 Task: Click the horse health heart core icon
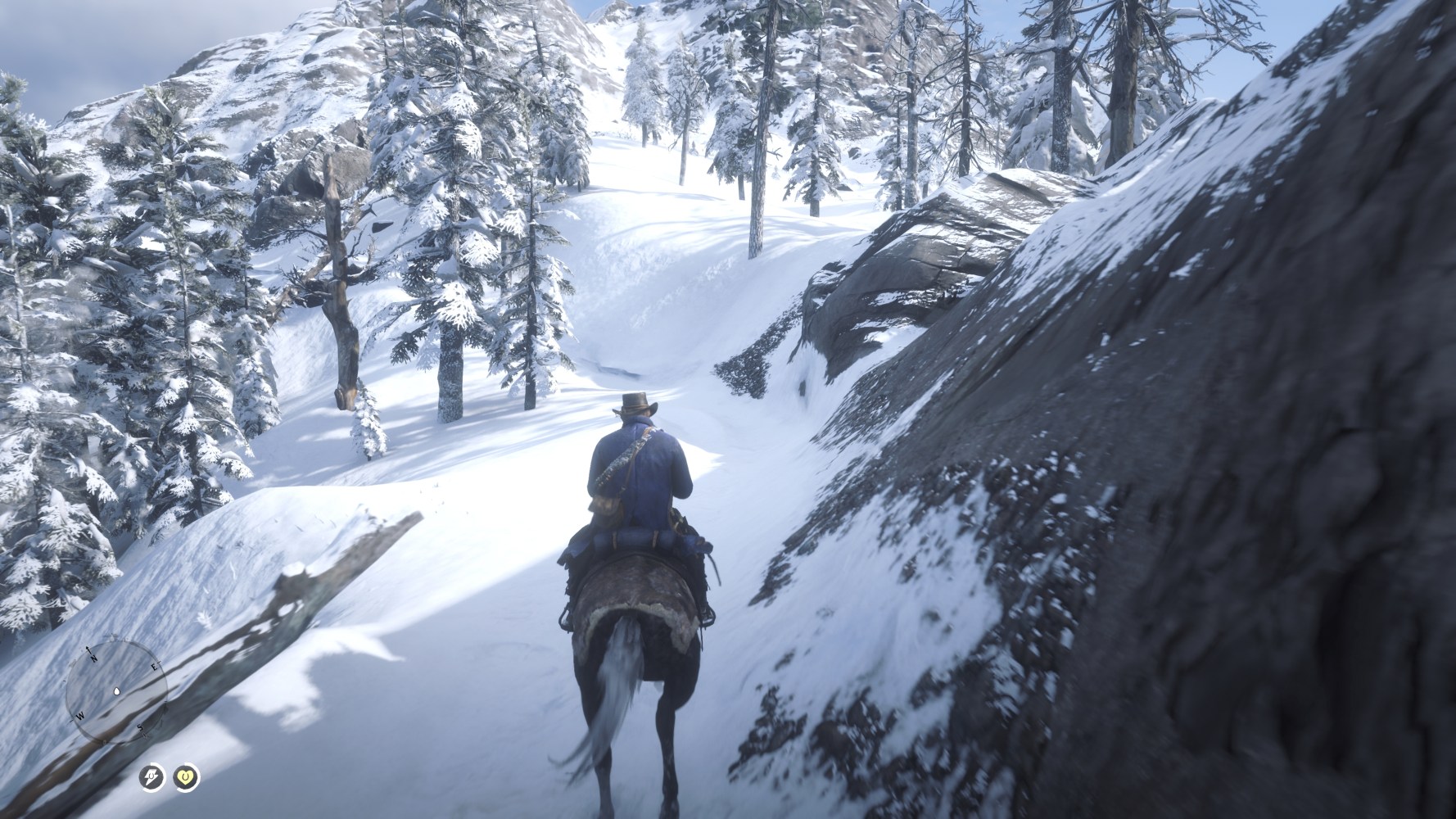187,776
